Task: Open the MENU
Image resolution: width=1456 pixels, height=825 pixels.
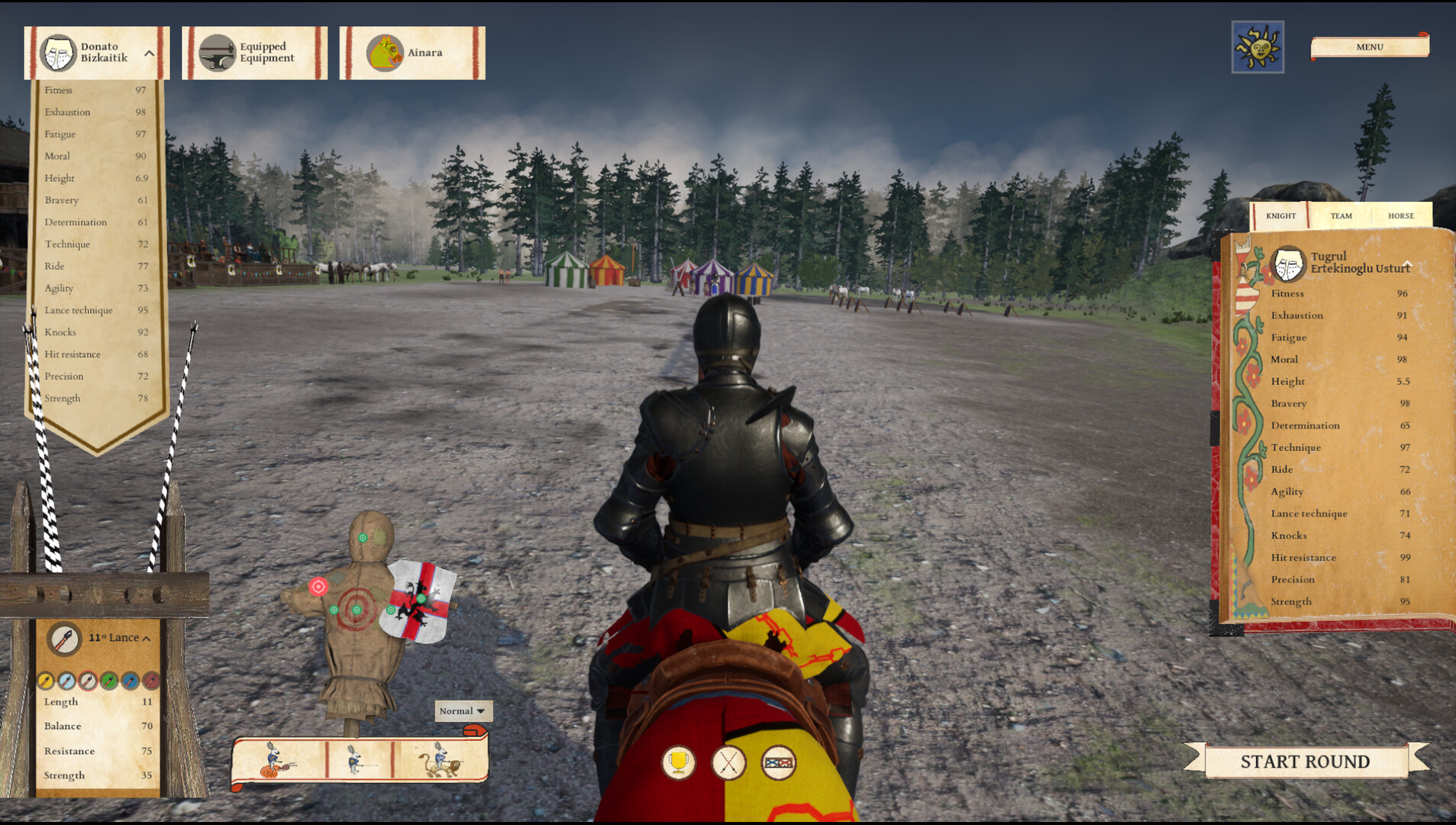Action: [1369, 47]
